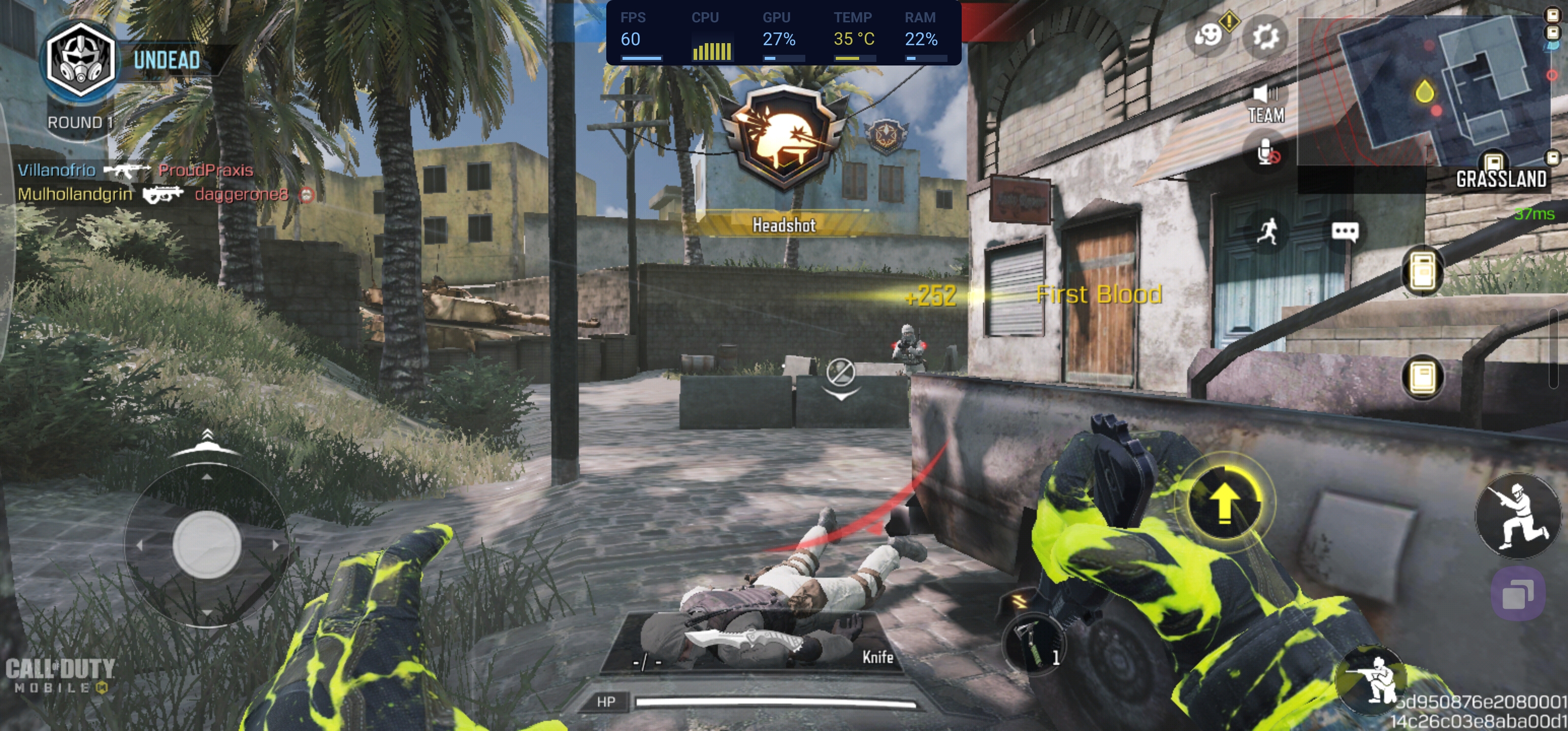Open the quick chat bubble
The width and height of the screenshot is (1568, 731).
point(1344,231)
